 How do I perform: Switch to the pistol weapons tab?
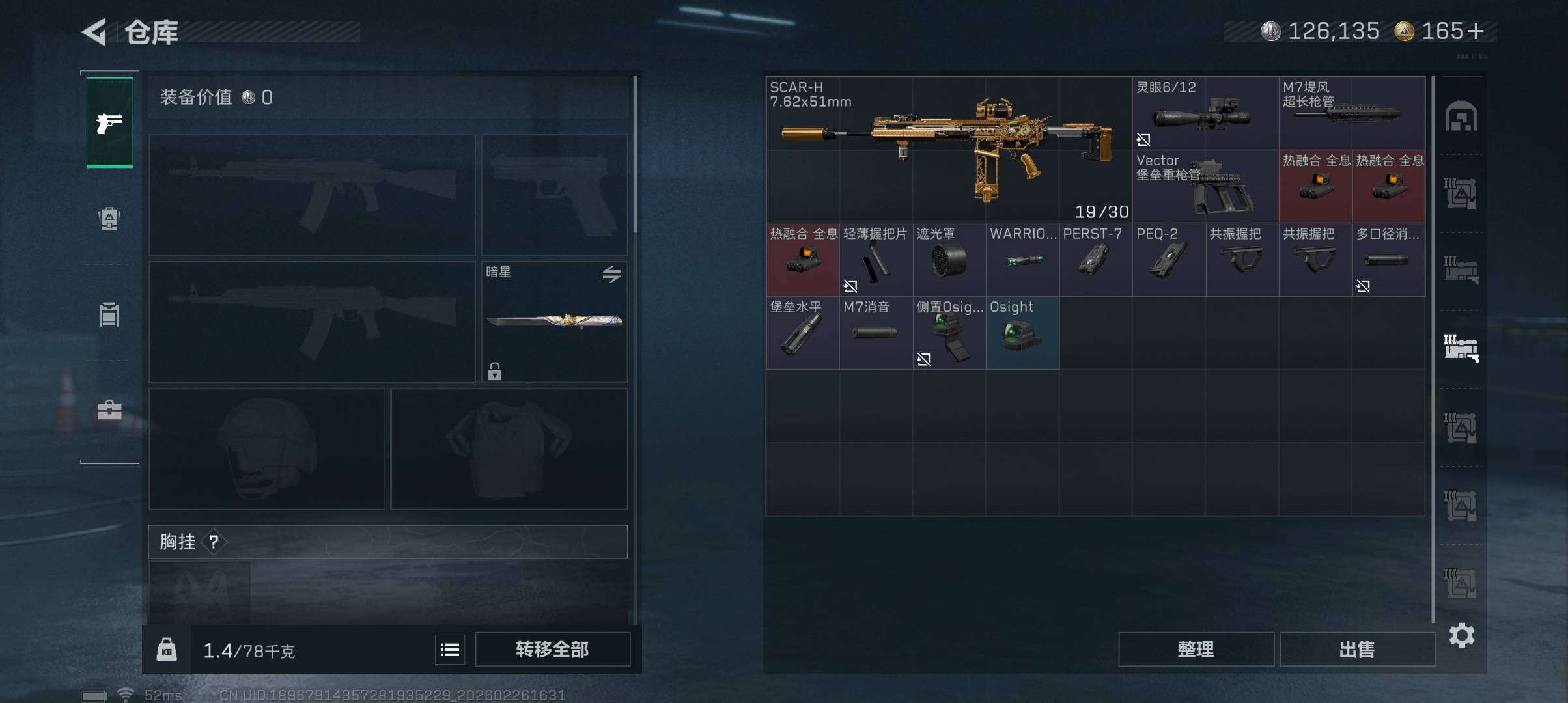coord(109,122)
